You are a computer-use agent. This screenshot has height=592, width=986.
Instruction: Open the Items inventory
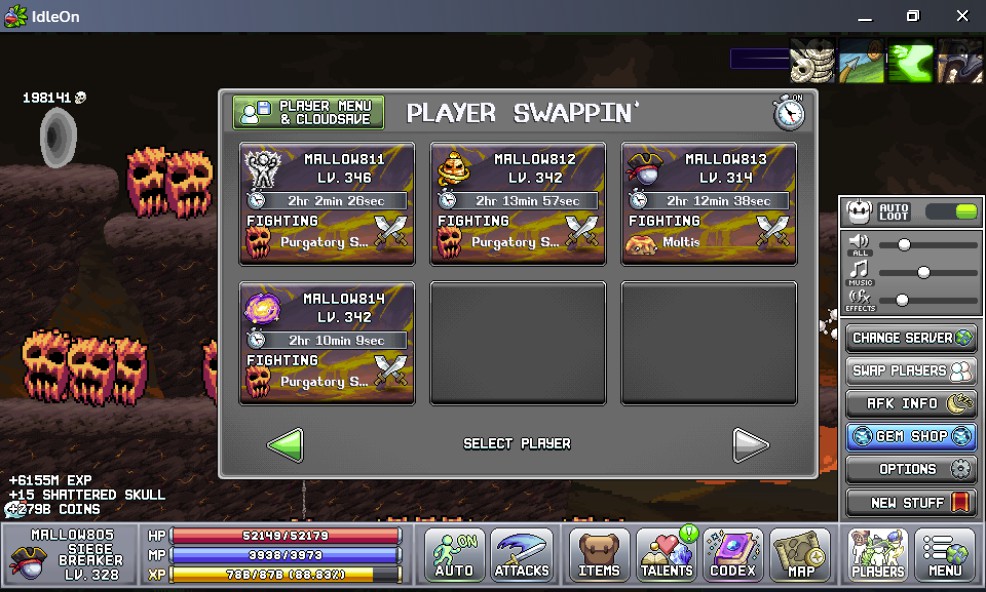(600, 555)
